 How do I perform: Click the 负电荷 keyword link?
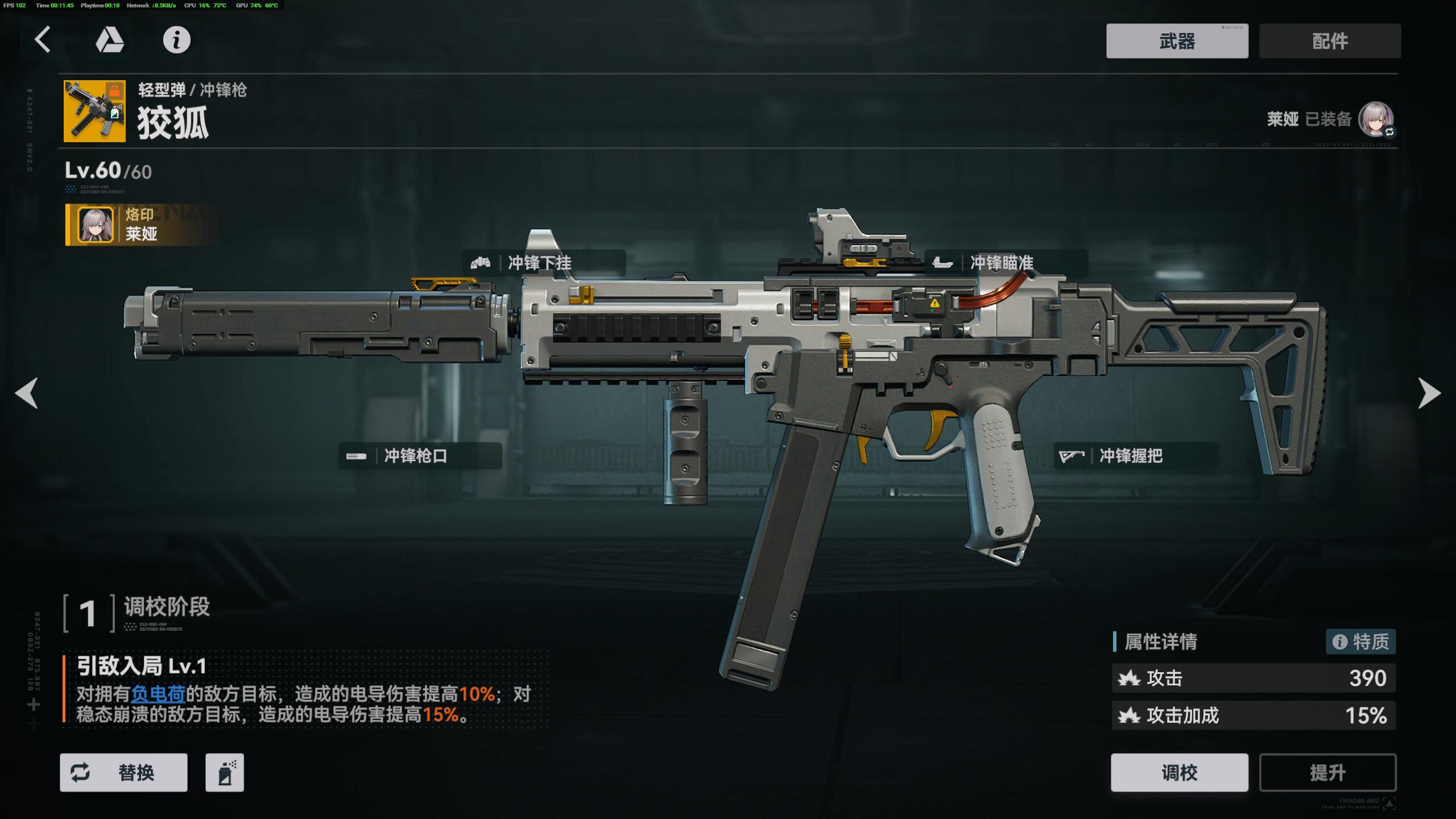pyautogui.click(x=158, y=694)
